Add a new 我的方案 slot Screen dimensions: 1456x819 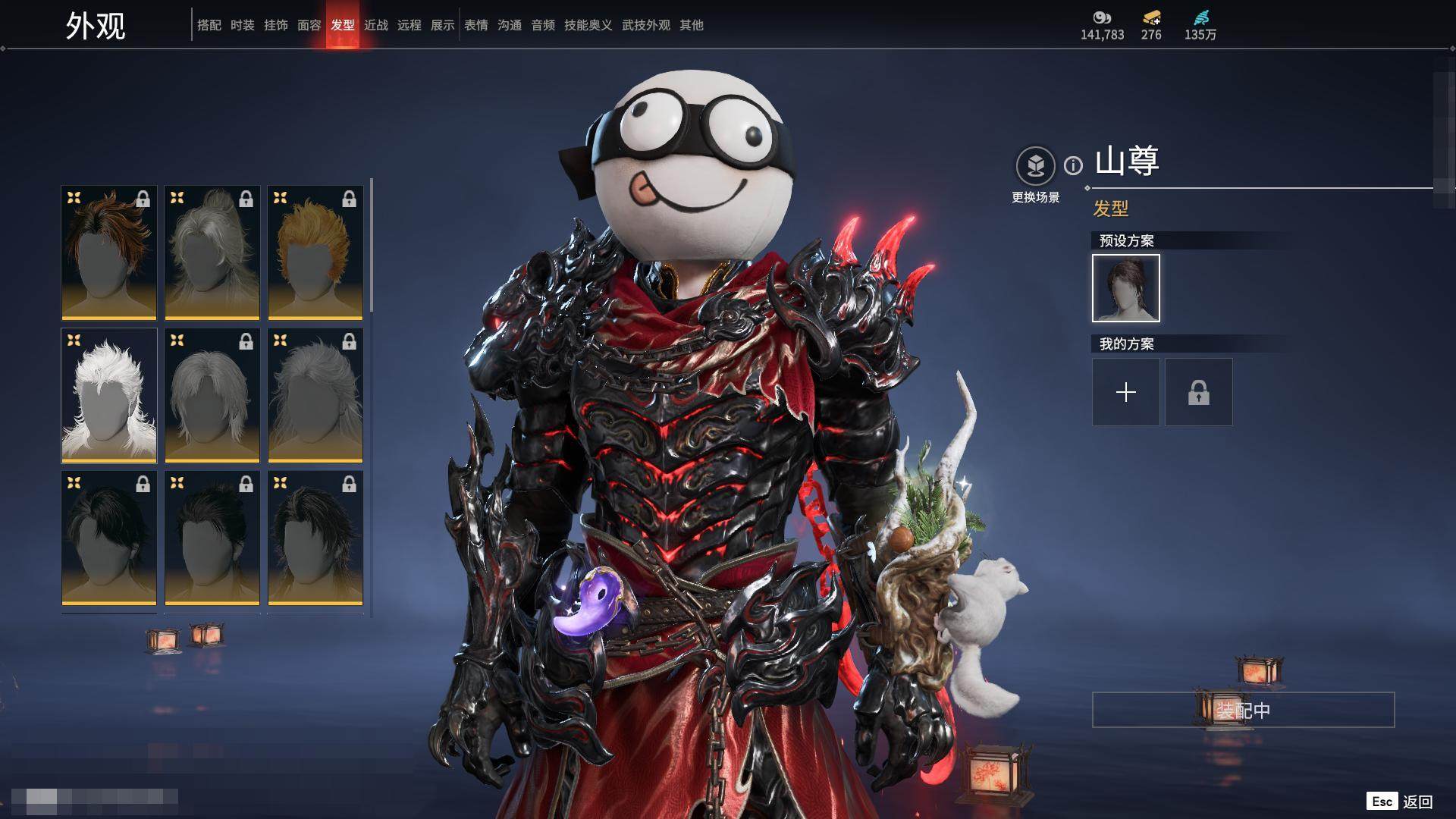[x=1125, y=392]
